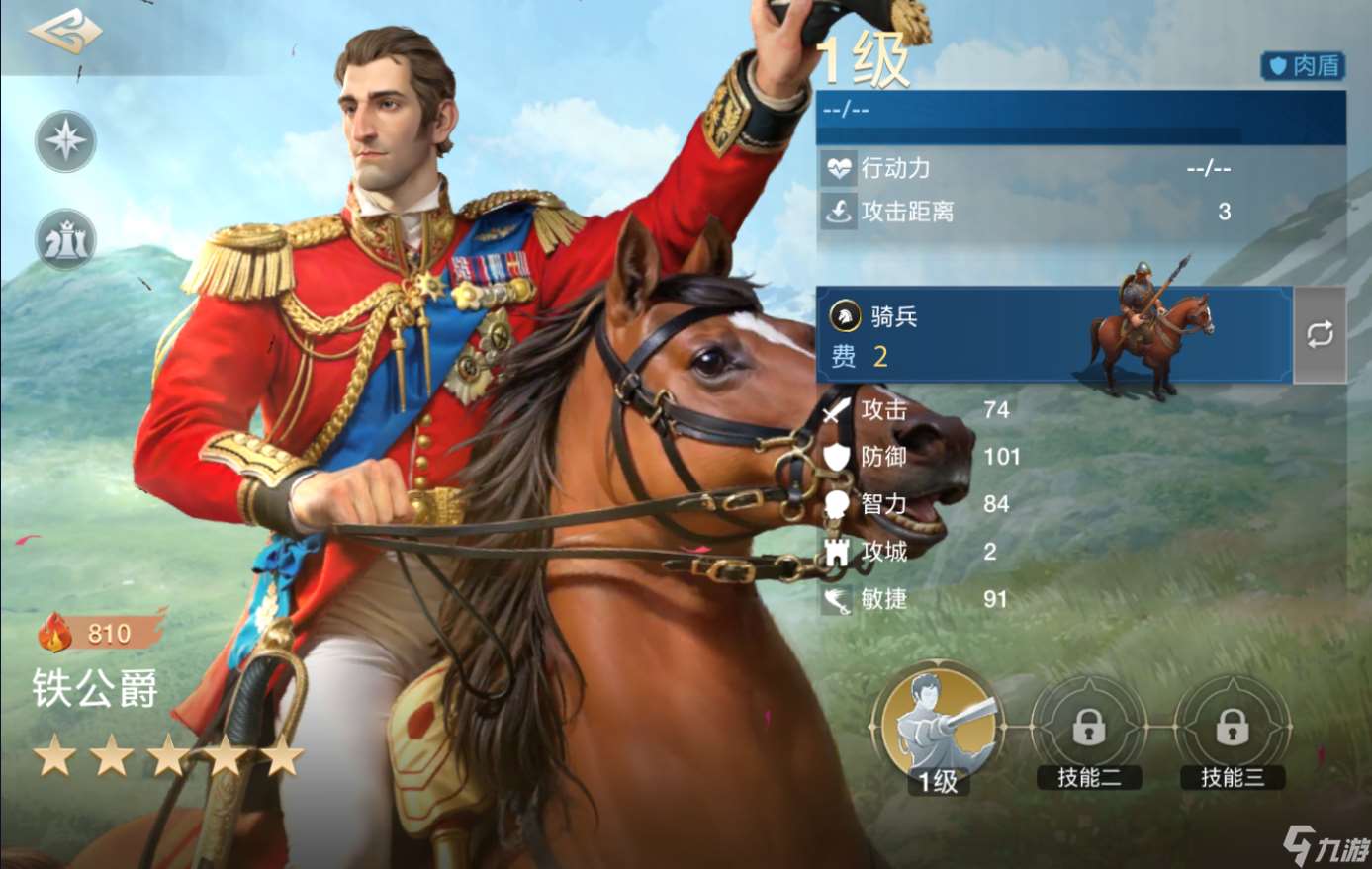1372x869 pixels.
Task: Select the chess pieces sidebar icon
Action: pos(63,238)
